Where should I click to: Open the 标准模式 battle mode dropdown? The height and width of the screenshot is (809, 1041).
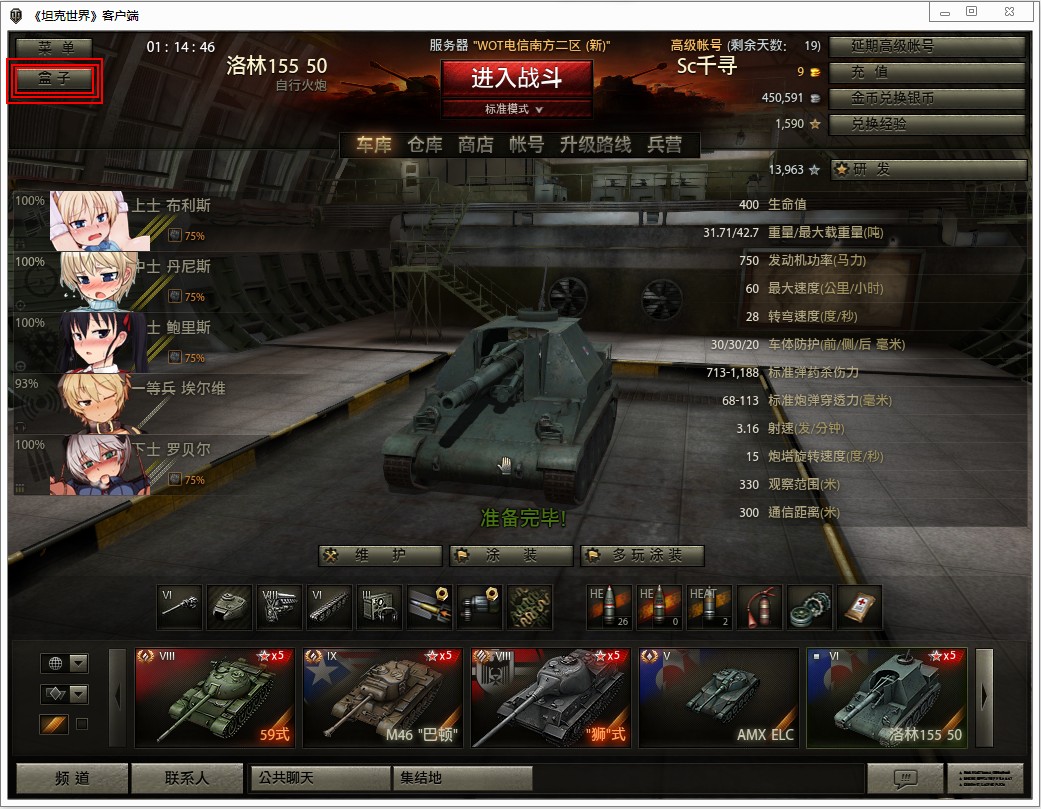point(517,109)
